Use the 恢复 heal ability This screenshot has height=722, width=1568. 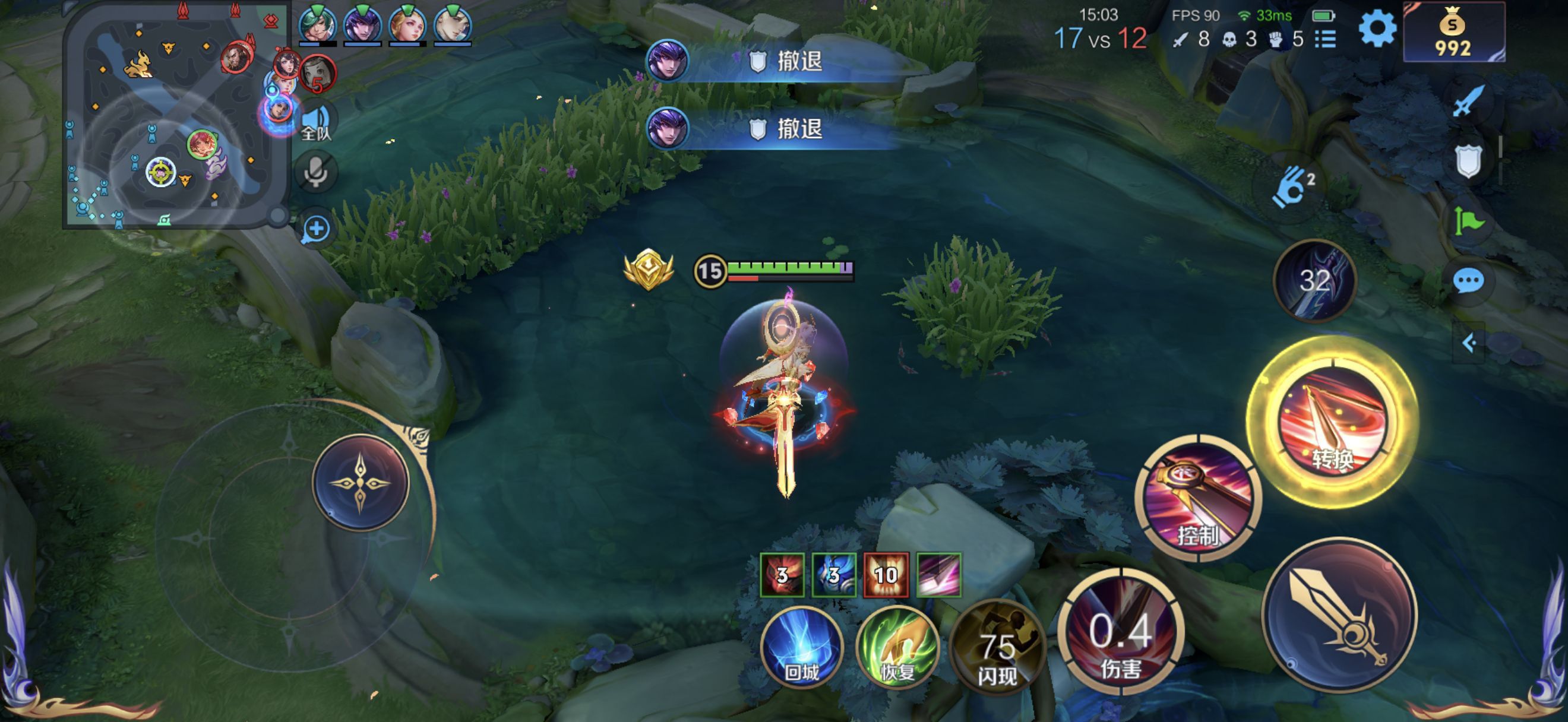[897, 647]
